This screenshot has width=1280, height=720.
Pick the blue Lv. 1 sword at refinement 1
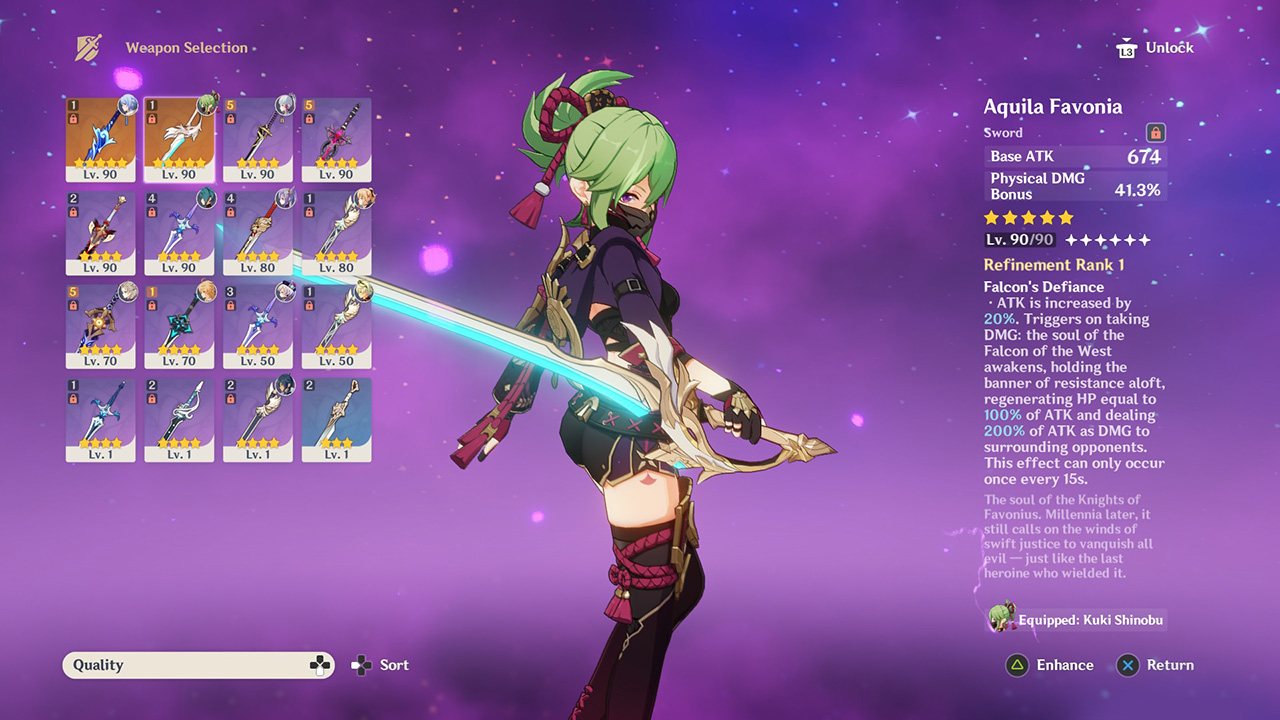coord(101,416)
